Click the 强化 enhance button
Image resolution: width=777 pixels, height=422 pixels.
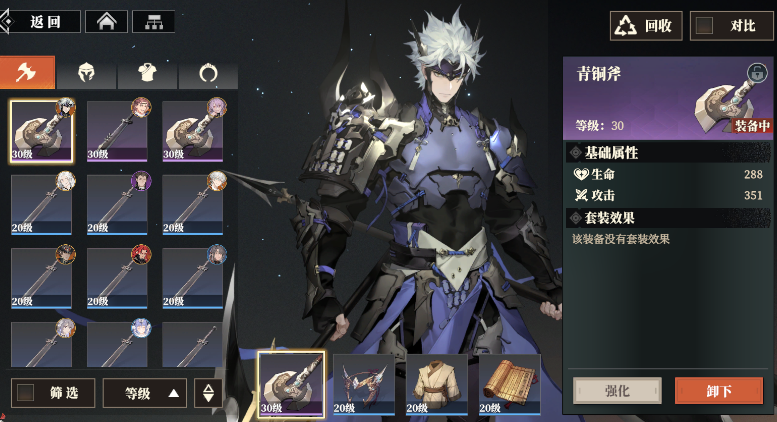coord(617,390)
